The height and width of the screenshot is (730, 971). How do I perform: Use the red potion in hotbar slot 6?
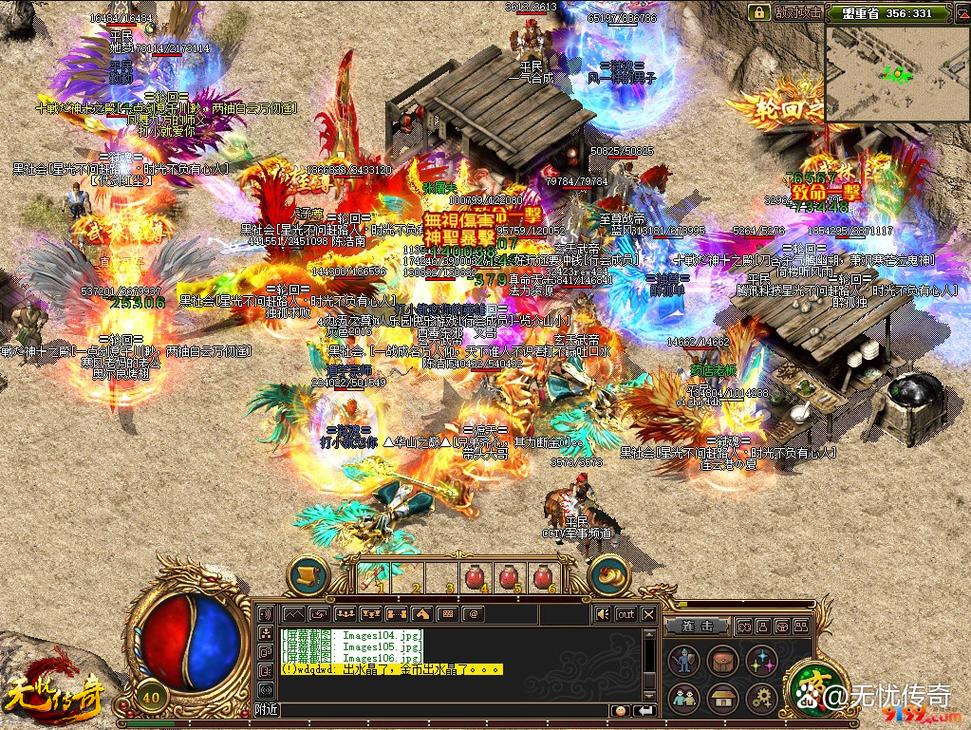[x=543, y=577]
